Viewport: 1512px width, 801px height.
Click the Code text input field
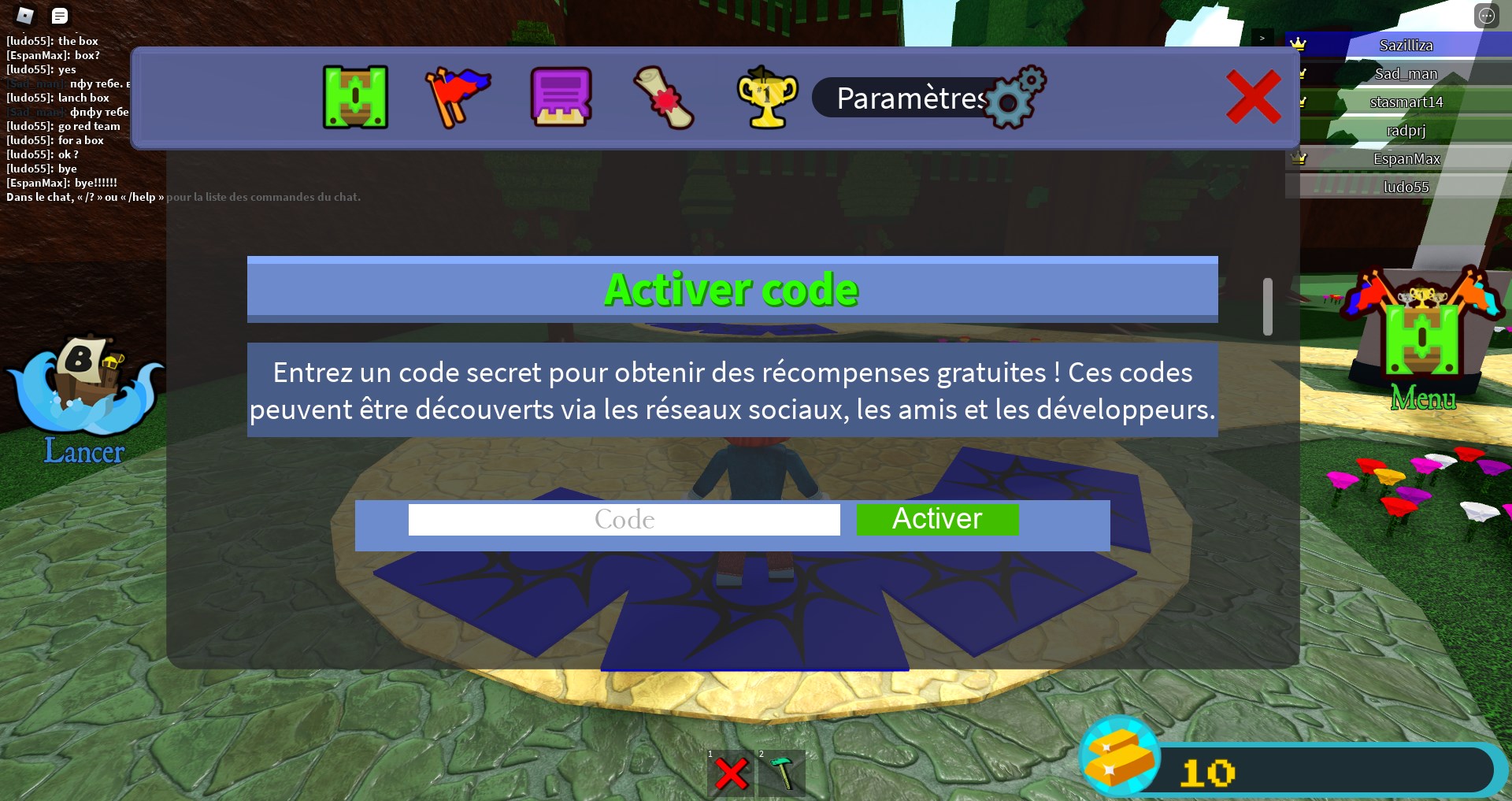(624, 519)
